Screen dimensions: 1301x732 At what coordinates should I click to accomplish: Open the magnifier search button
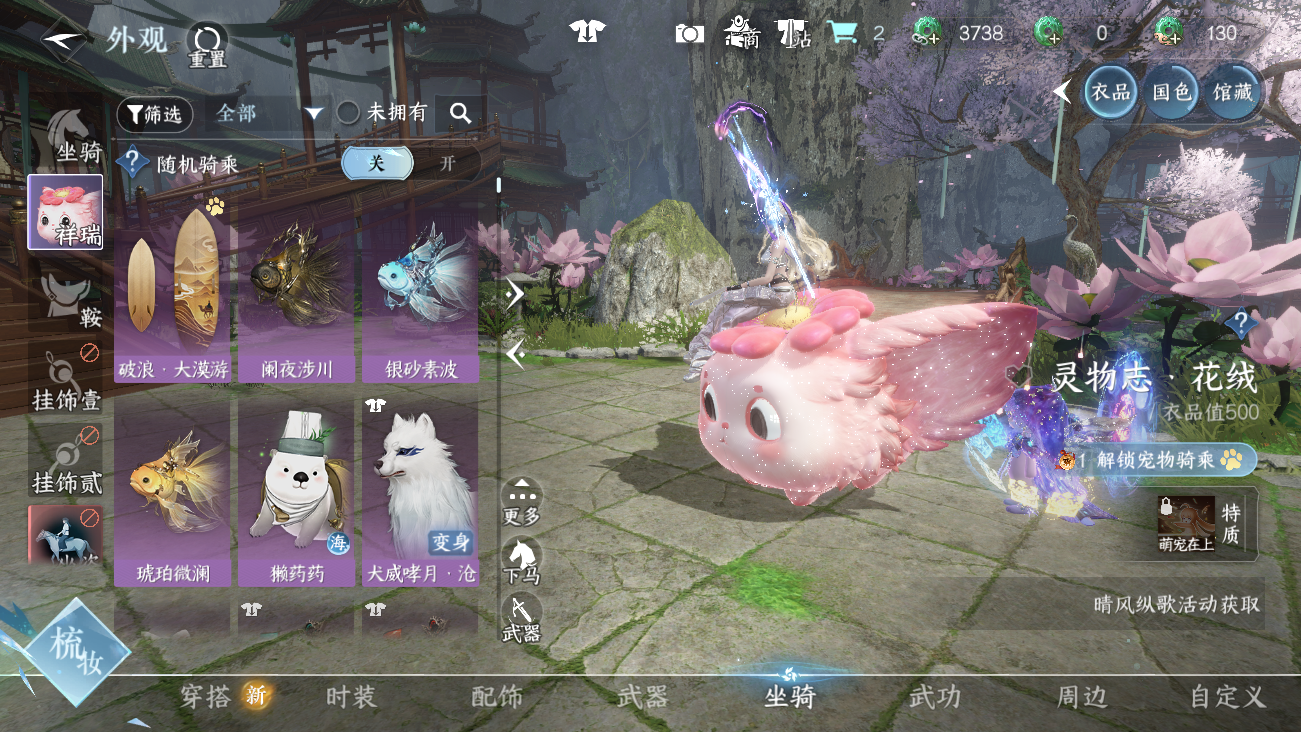coord(460,114)
